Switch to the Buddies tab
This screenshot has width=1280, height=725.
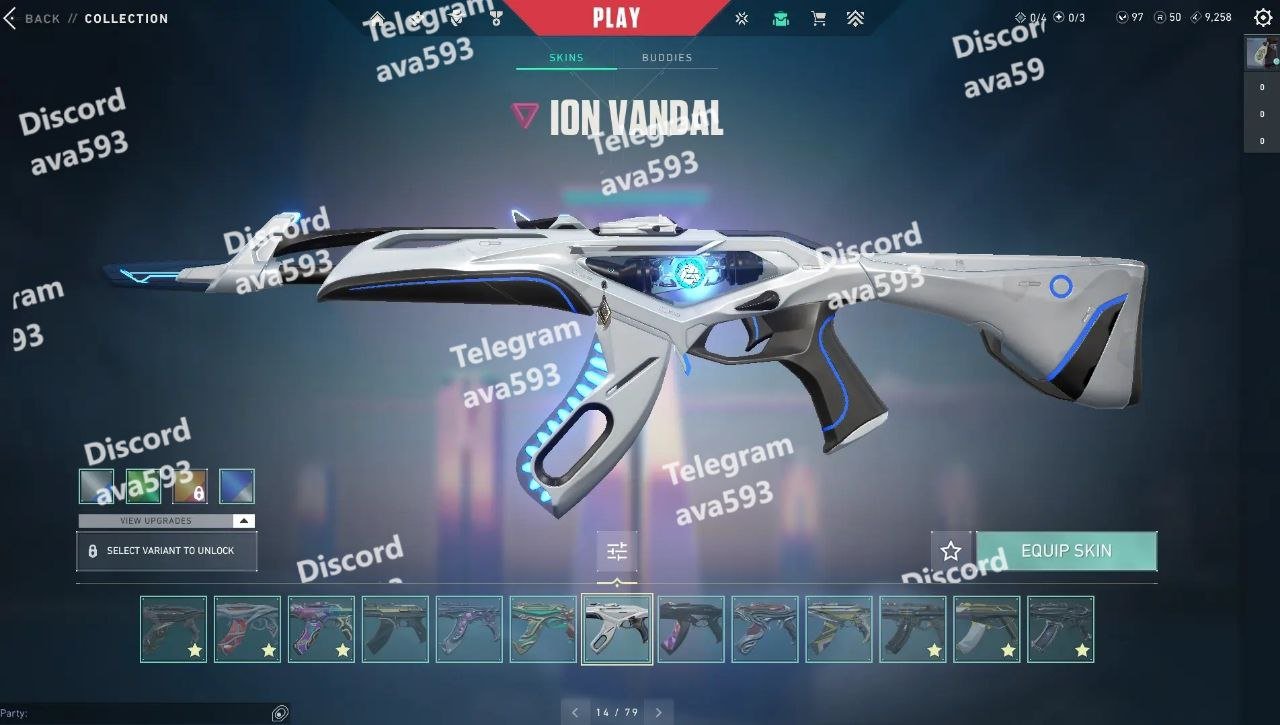tap(667, 58)
